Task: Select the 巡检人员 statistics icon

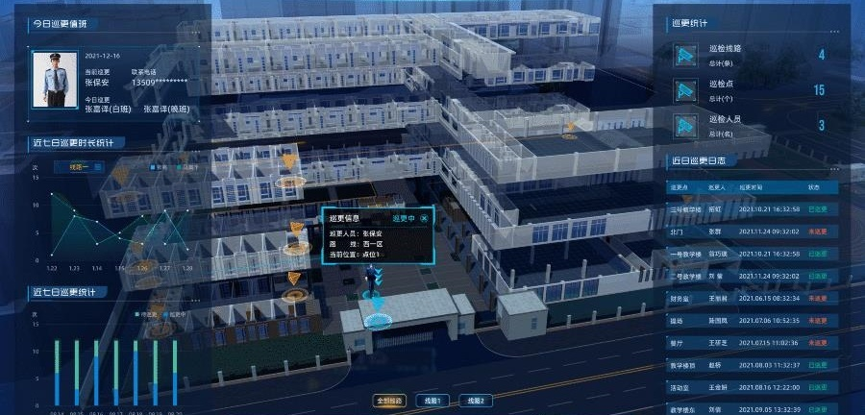Action: point(685,125)
